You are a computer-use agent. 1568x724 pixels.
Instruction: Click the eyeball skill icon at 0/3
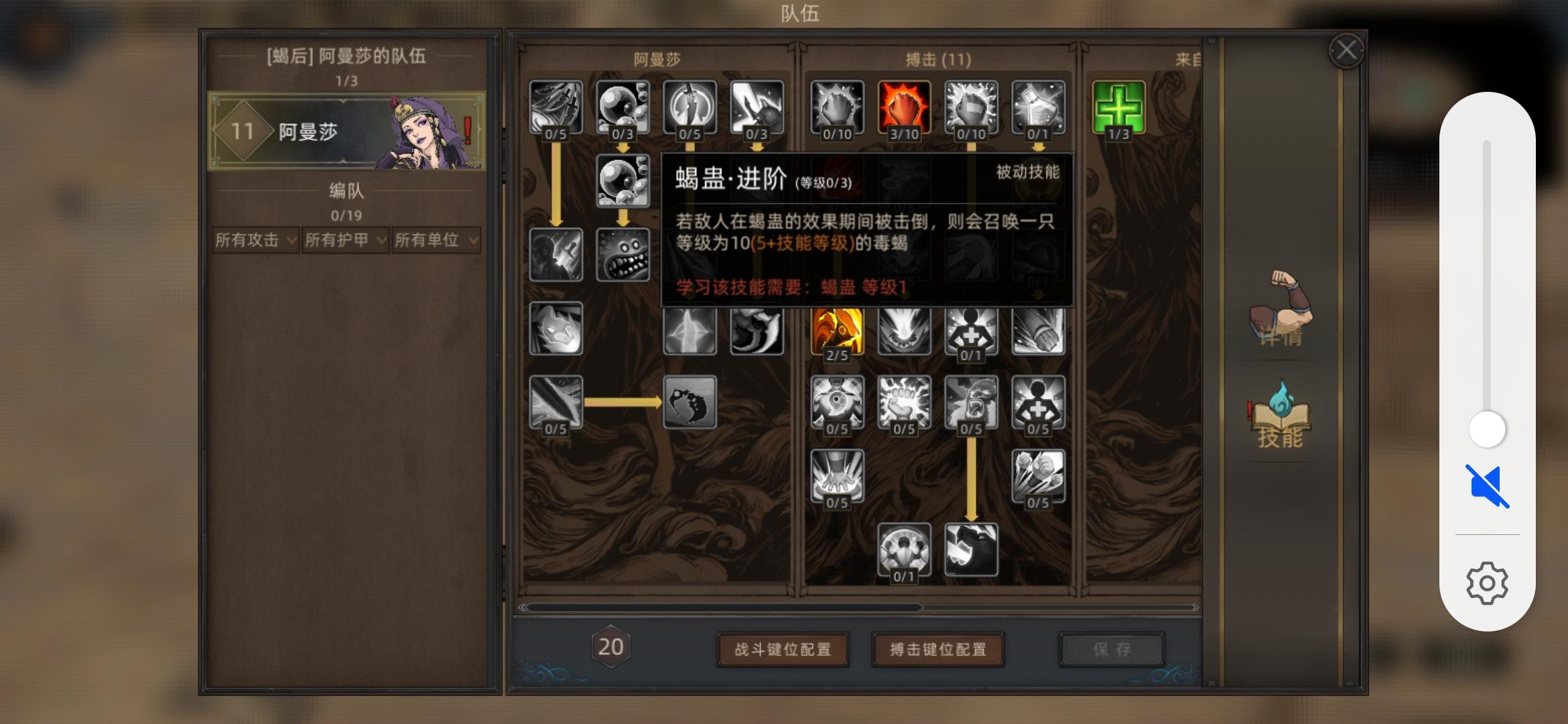[x=623, y=107]
